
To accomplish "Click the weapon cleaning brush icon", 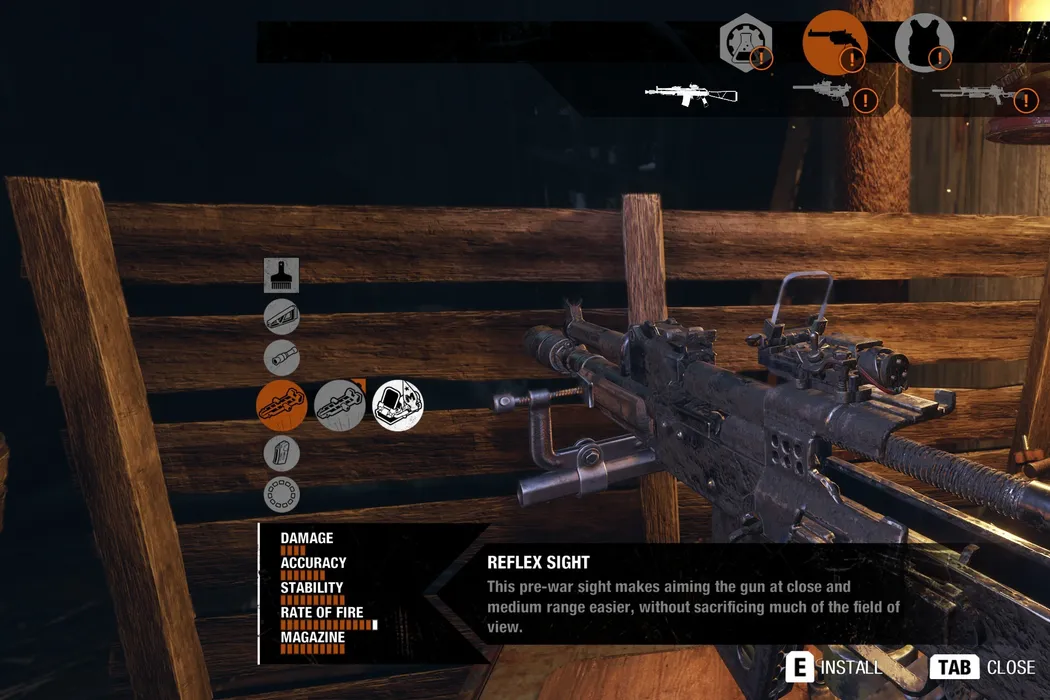I will (x=281, y=275).
